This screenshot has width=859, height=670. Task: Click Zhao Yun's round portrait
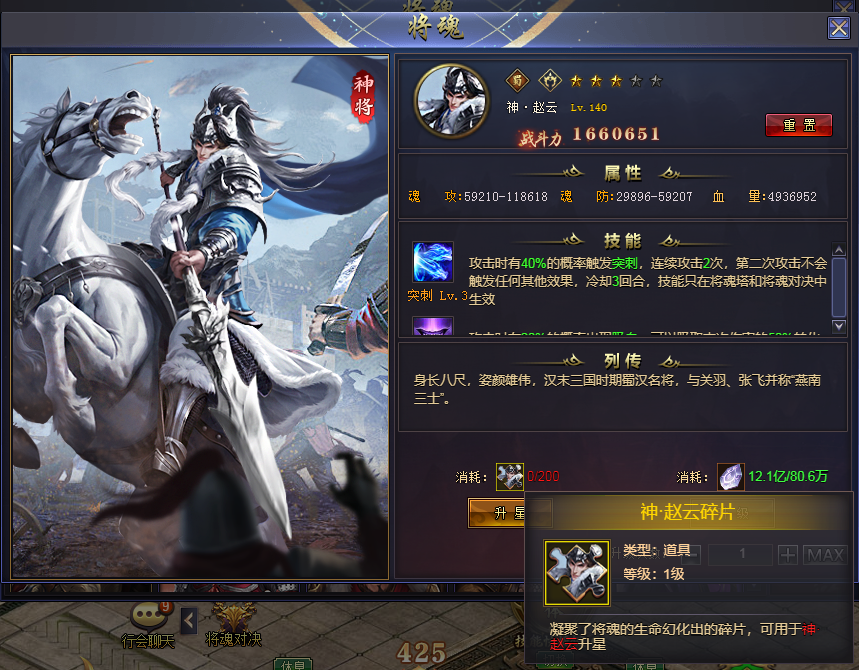coord(445,100)
